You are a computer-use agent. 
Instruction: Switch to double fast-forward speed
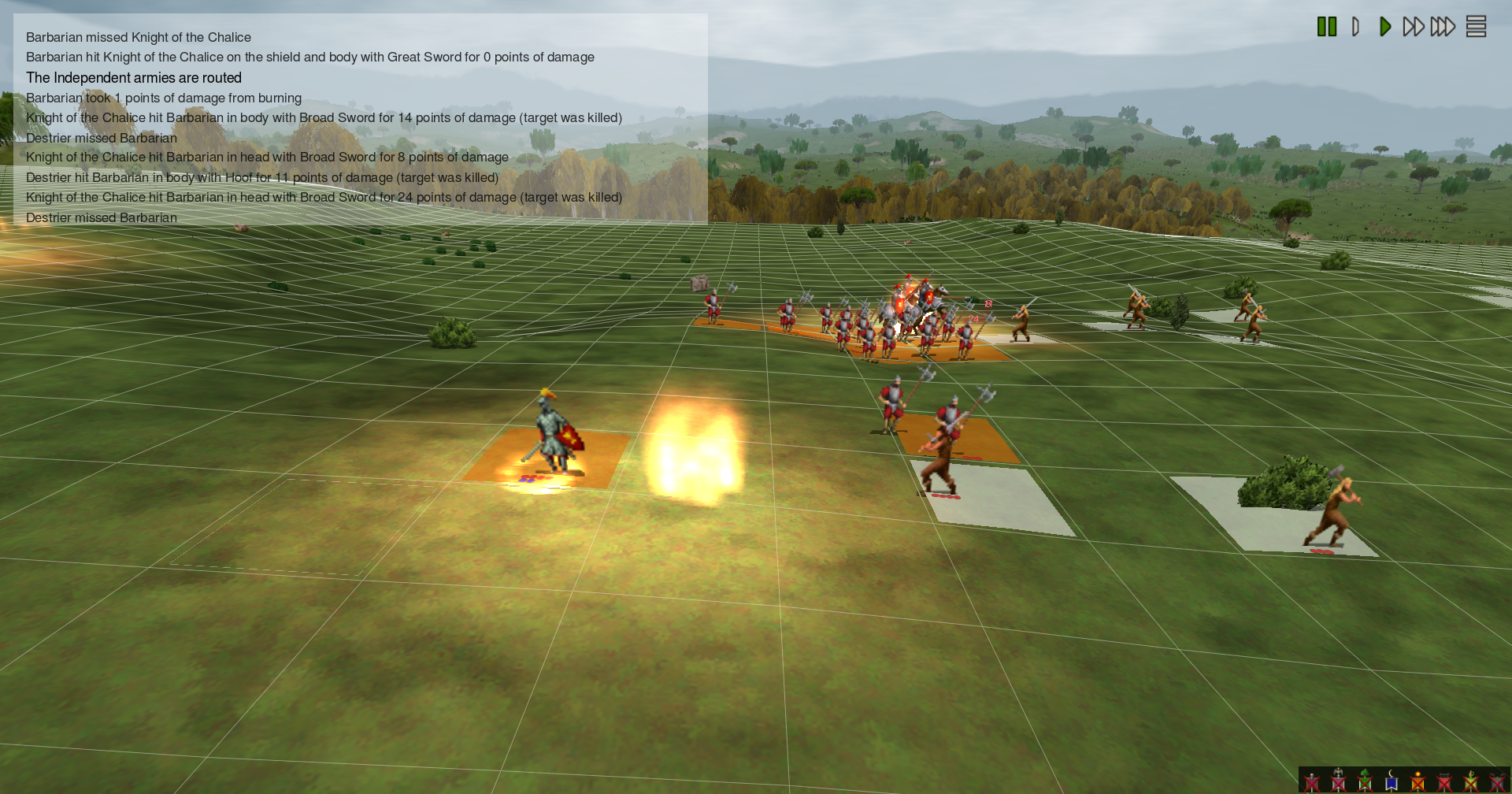tap(1414, 27)
